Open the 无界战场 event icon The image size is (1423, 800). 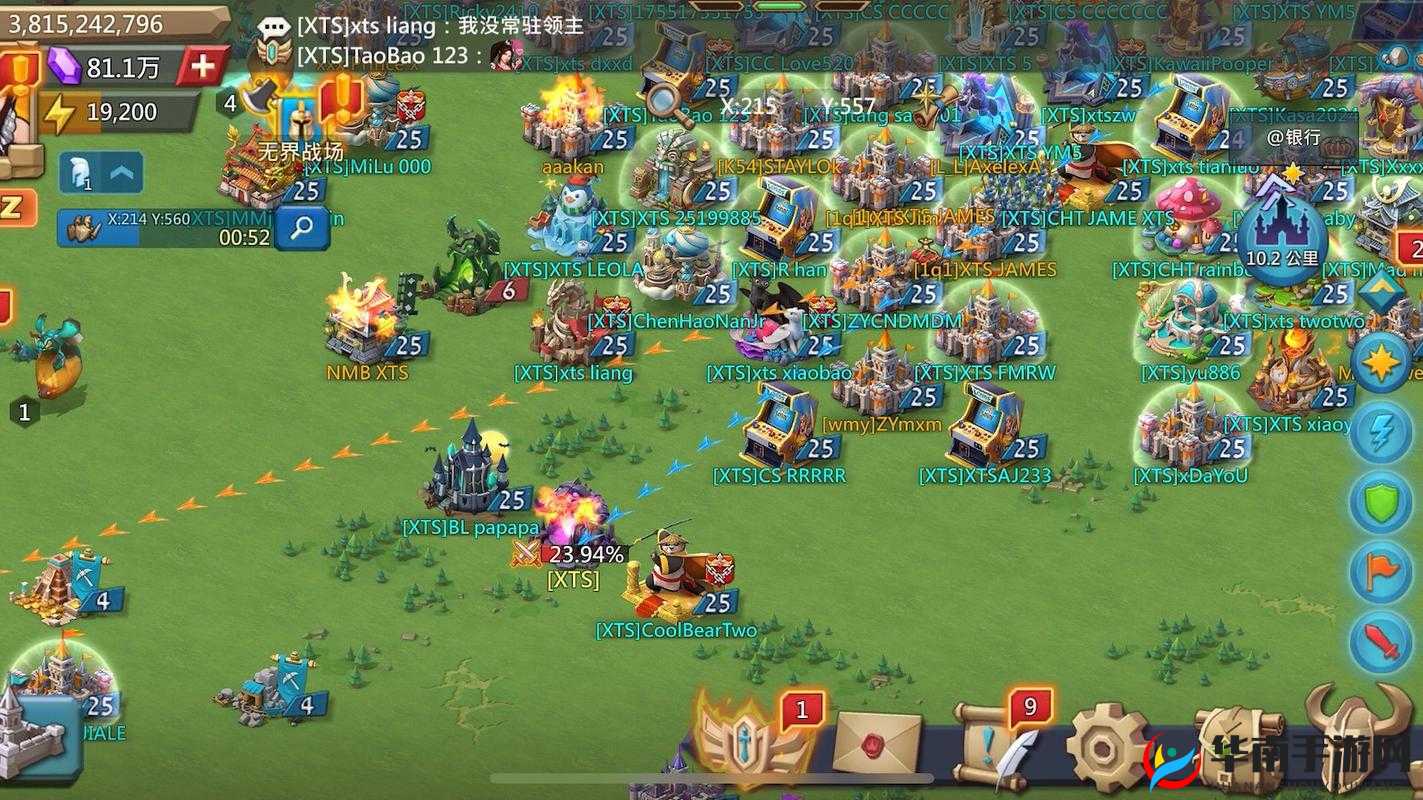click(300, 122)
